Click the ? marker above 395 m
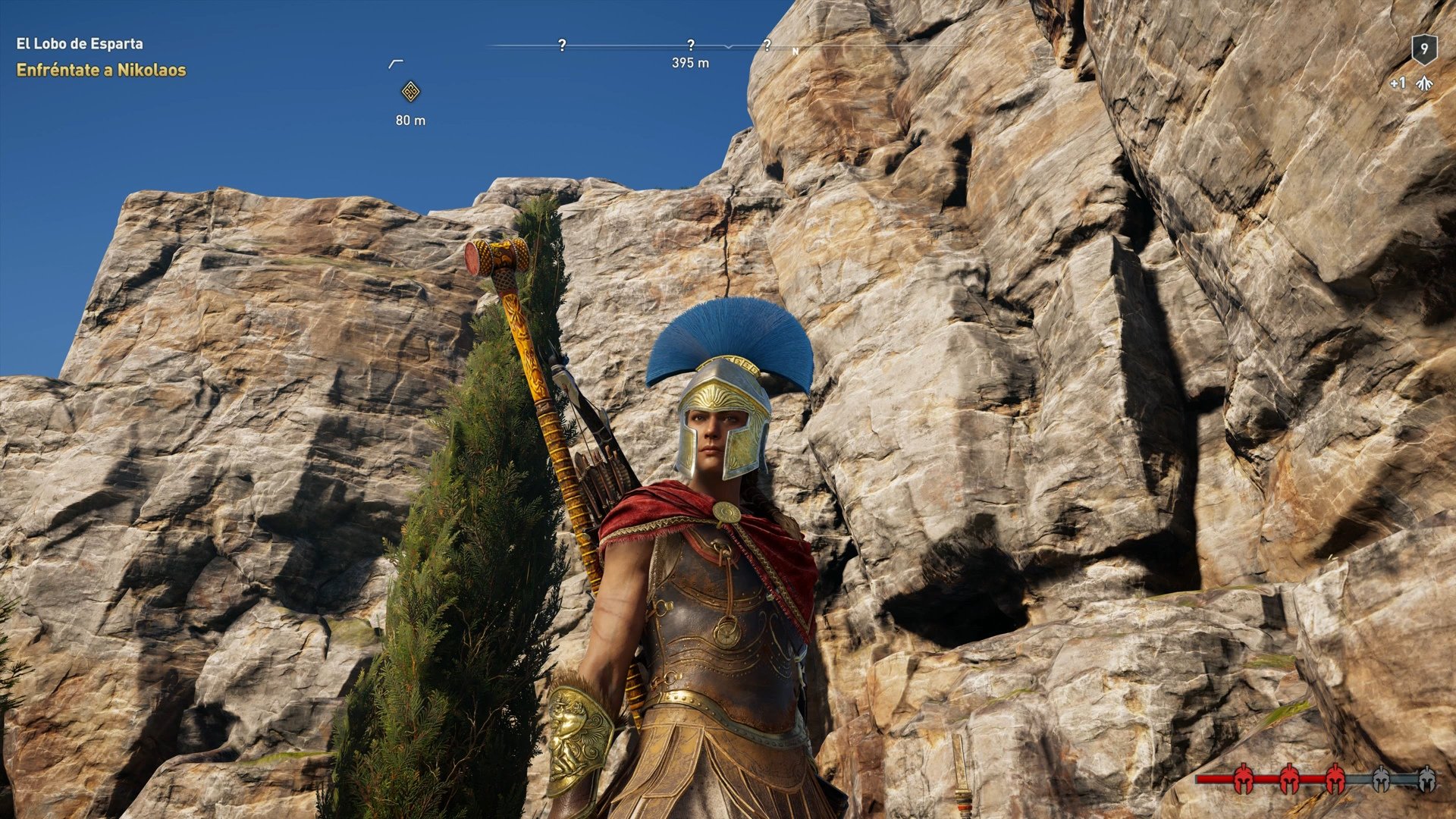The image size is (1456, 819). [691, 45]
